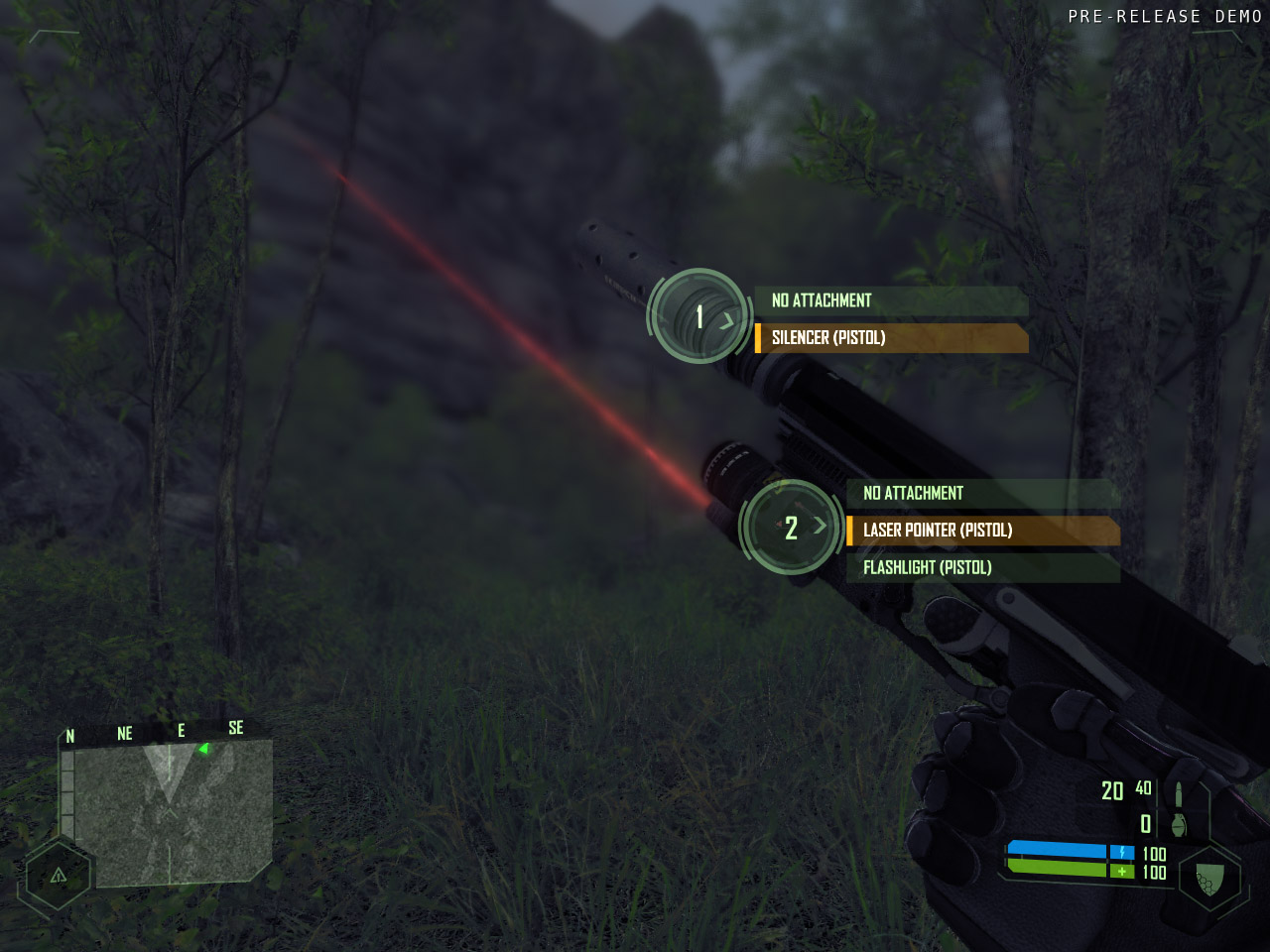Choose No Attachment for slot 2

(x=982, y=493)
